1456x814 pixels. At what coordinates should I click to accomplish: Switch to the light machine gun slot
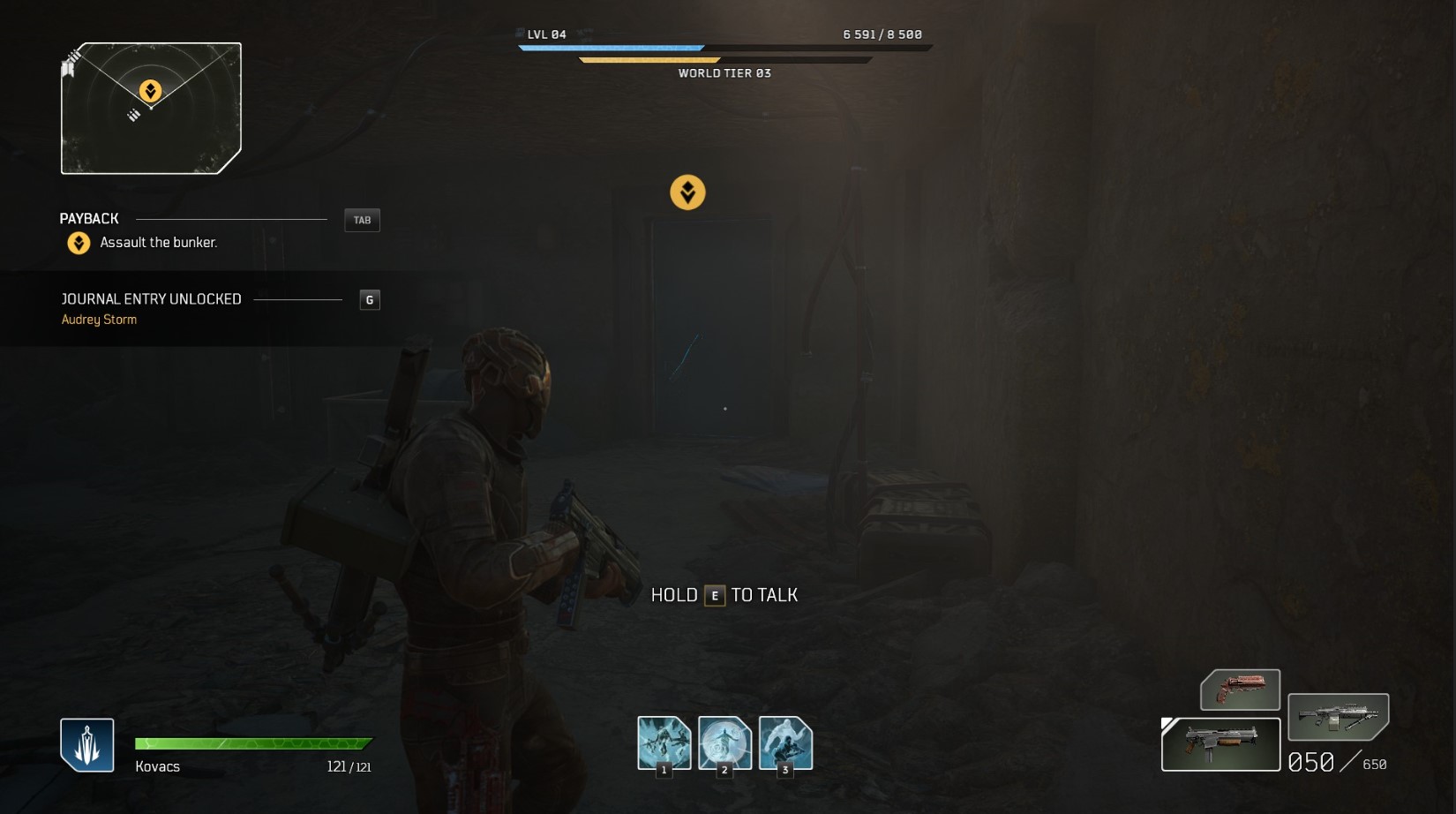pyautogui.click(x=1338, y=716)
